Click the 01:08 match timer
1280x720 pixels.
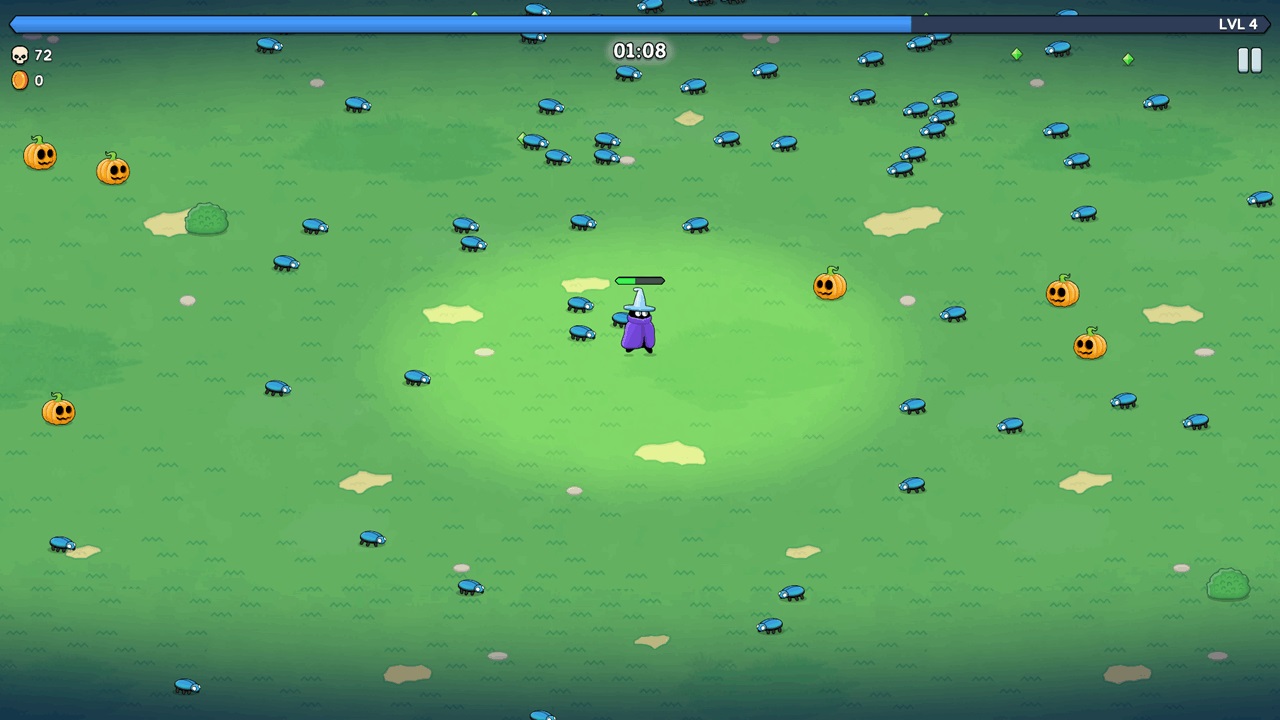[639, 51]
